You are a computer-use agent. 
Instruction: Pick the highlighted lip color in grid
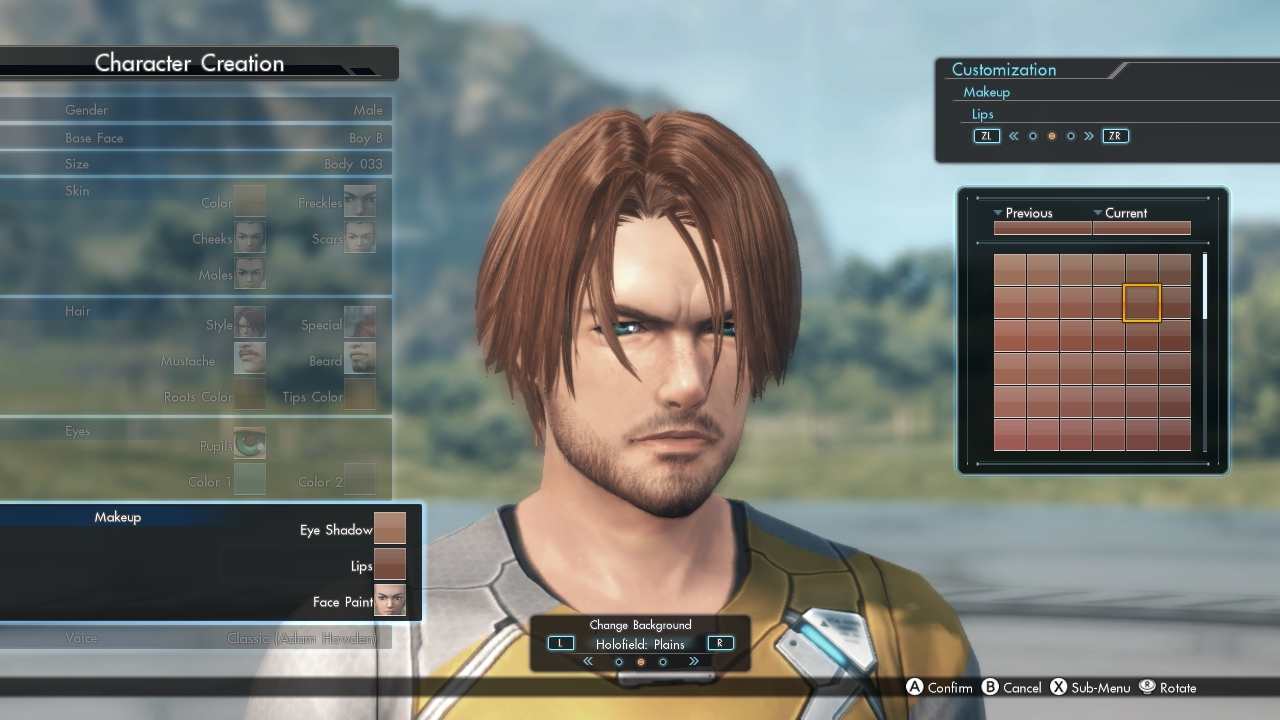tap(1142, 302)
